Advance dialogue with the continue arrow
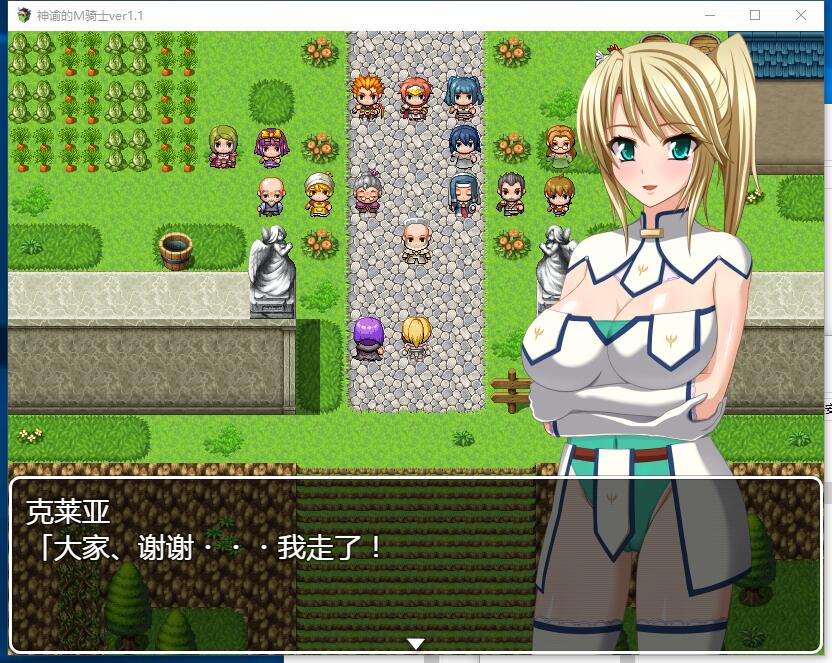The image size is (832, 663). pyautogui.click(x=416, y=643)
